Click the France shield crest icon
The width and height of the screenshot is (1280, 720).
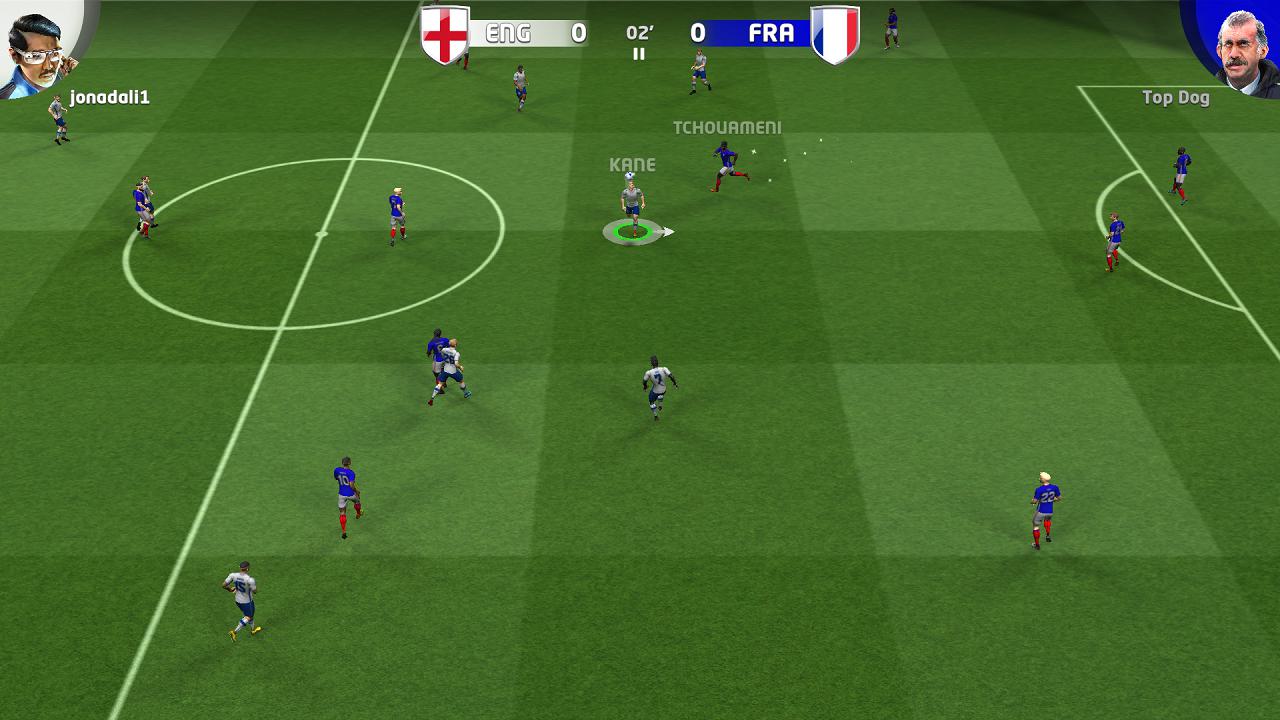[835, 31]
